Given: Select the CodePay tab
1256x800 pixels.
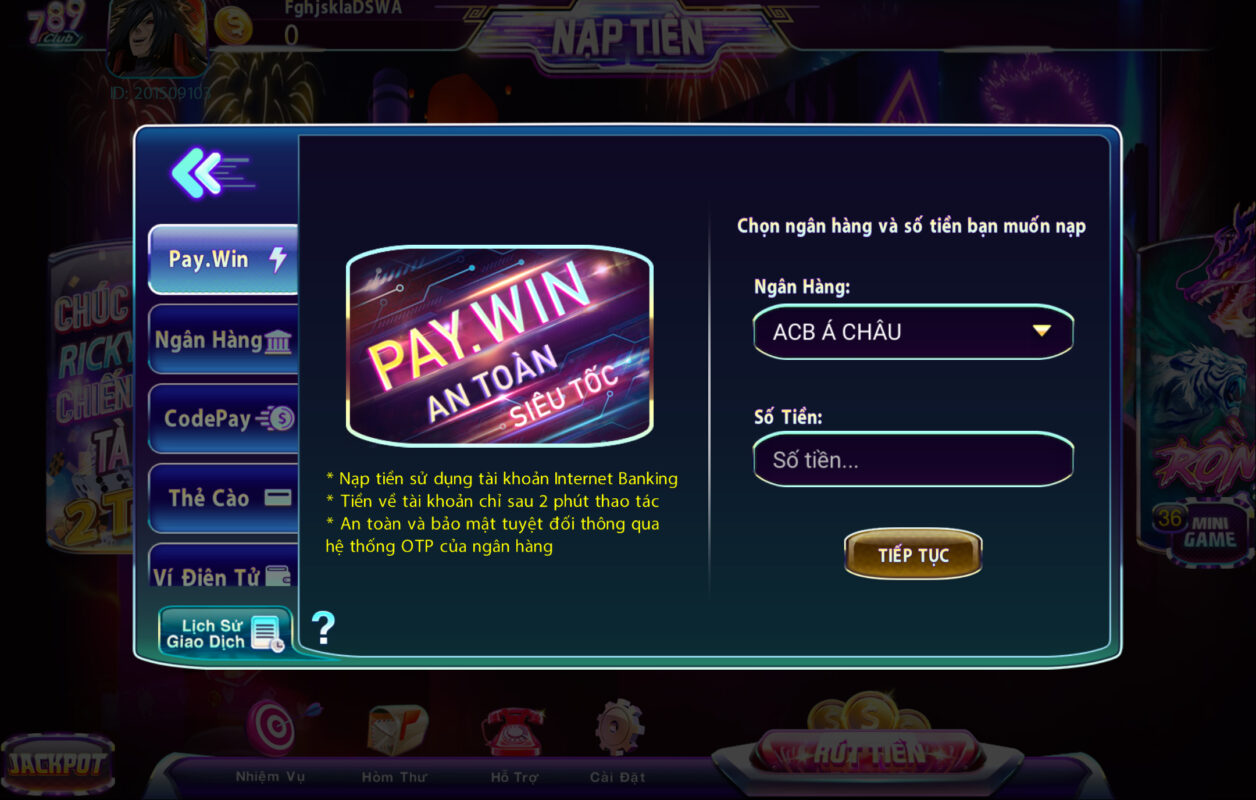Looking at the screenshot, I should click(224, 418).
